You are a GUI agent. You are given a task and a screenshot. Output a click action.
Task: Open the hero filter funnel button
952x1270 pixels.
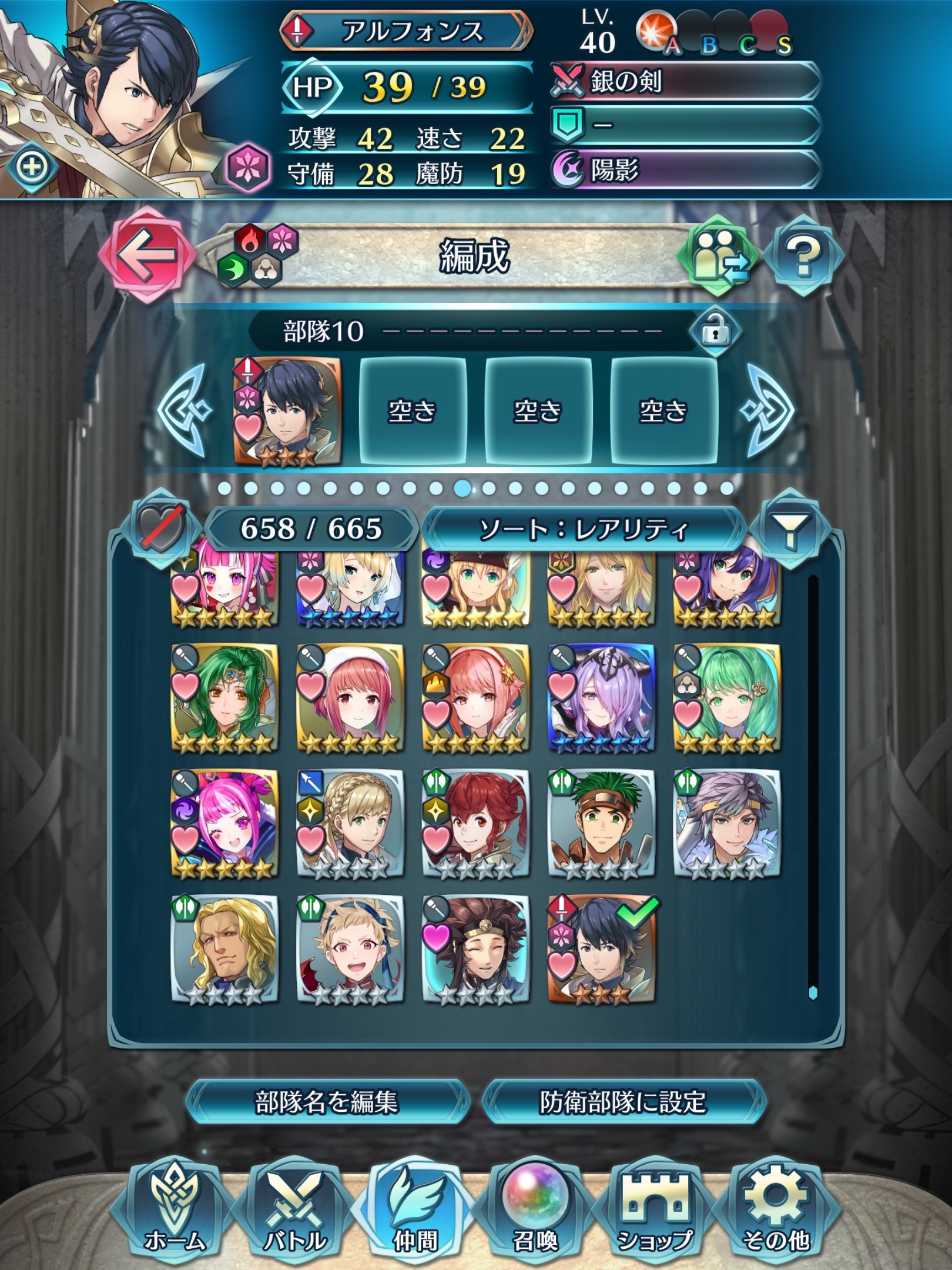[x=792, y=529]
